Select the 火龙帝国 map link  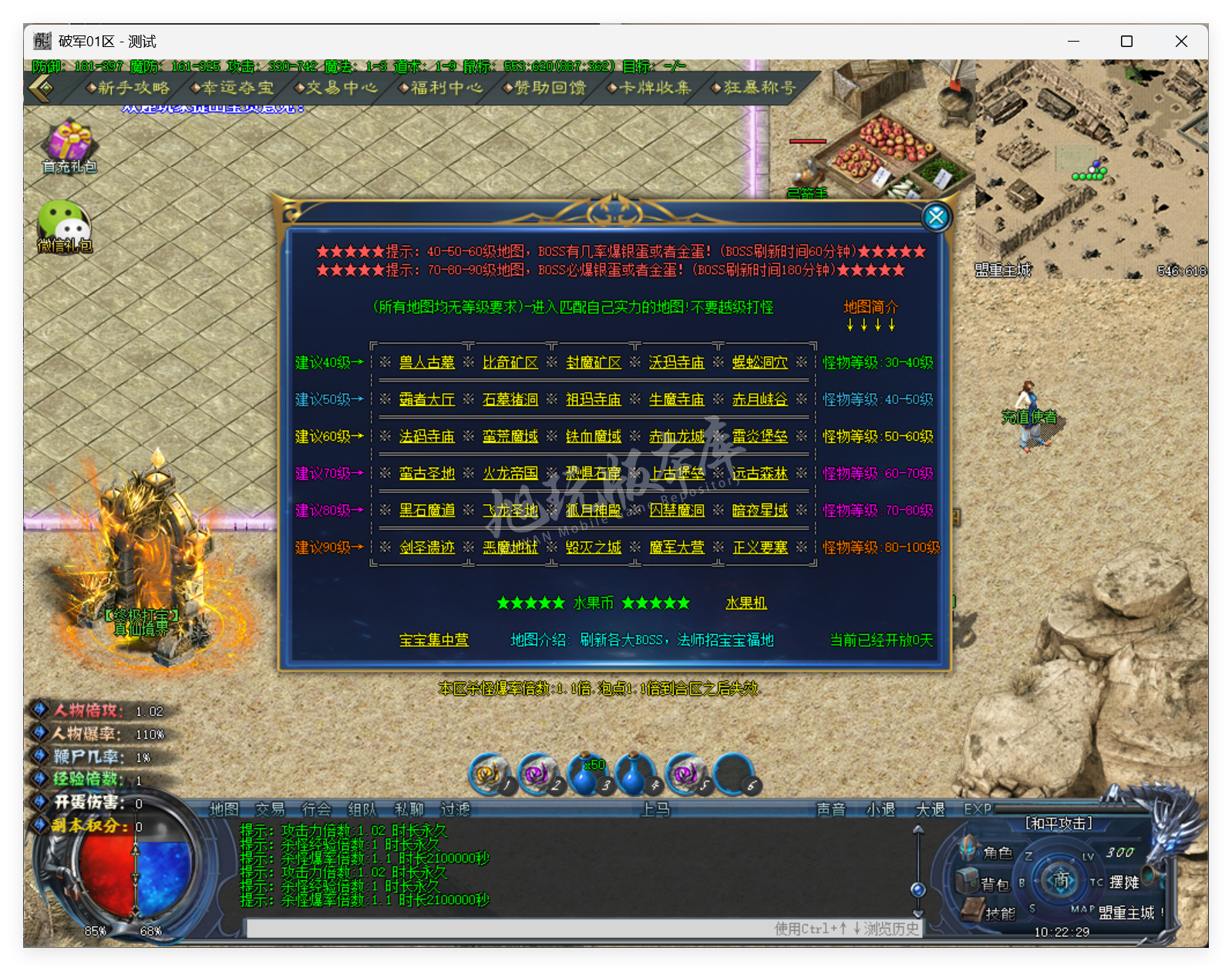pos(510,473)
